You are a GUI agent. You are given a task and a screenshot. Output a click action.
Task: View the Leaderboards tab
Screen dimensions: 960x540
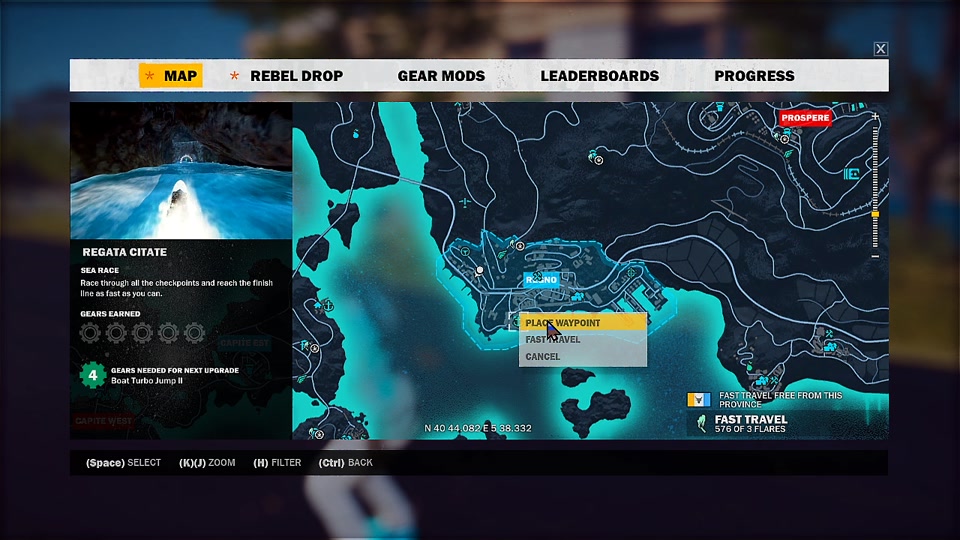600,76
